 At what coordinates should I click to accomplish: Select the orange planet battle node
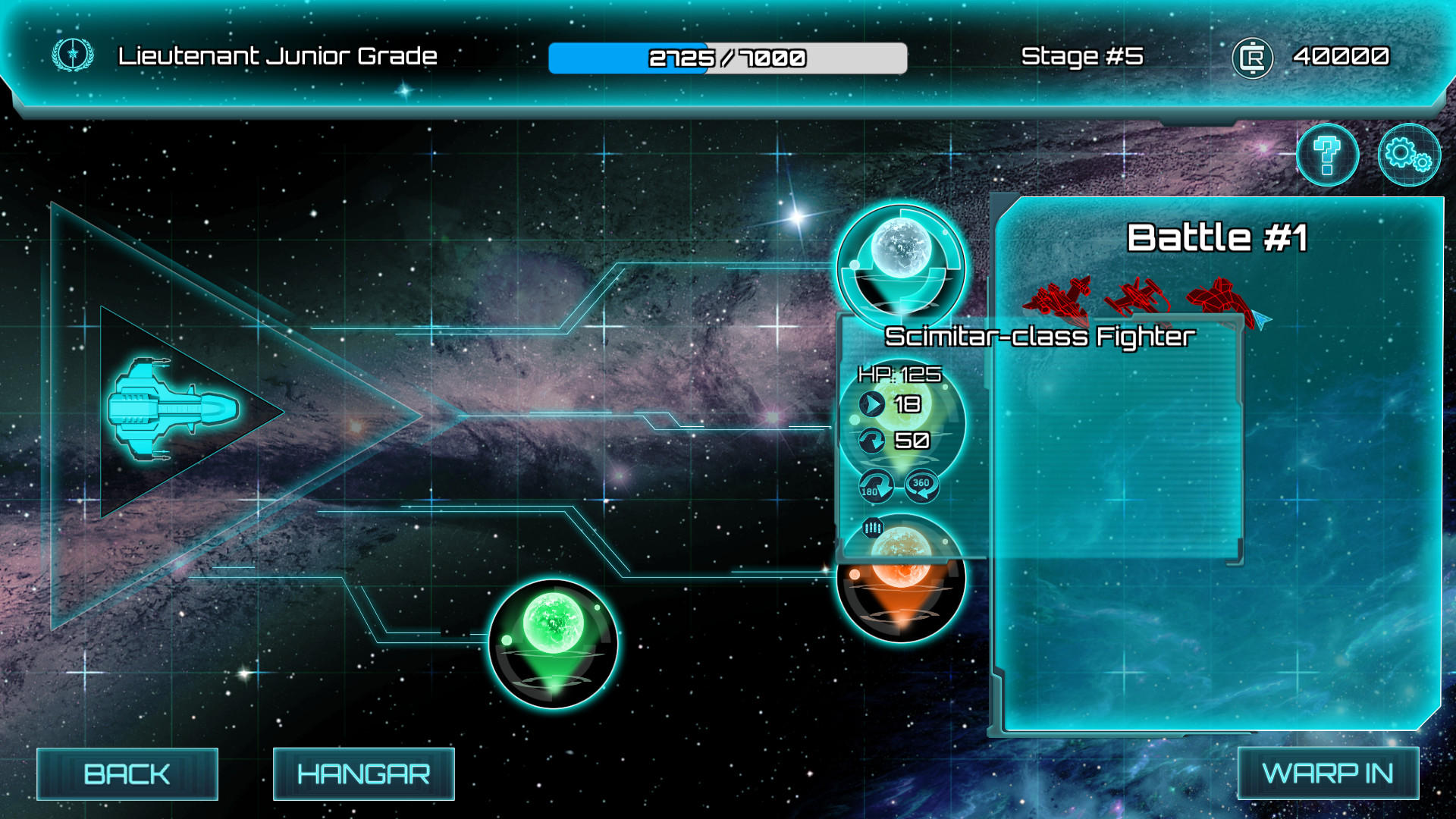point(899,599)
